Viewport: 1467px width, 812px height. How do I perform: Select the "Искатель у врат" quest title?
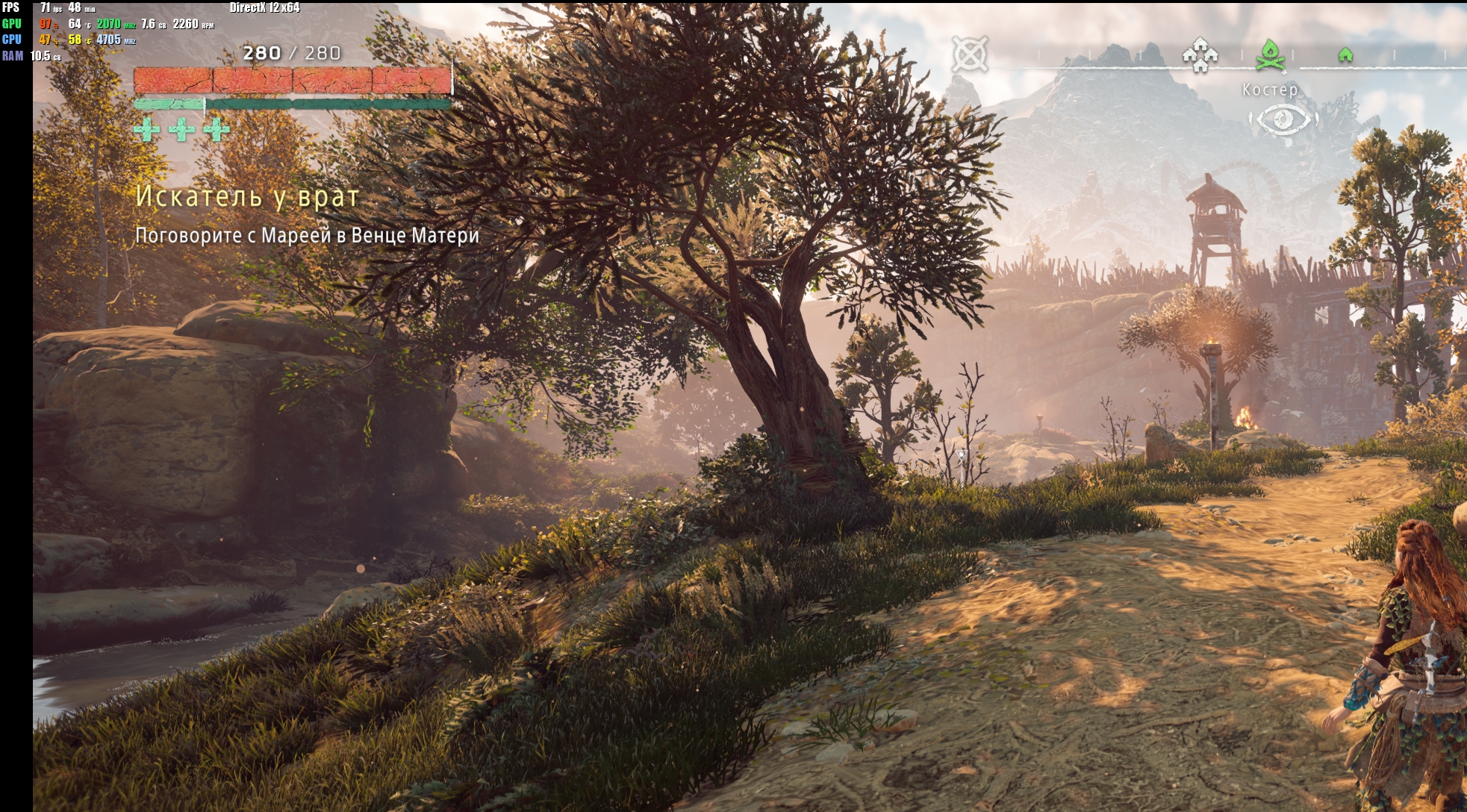(247, 196)
